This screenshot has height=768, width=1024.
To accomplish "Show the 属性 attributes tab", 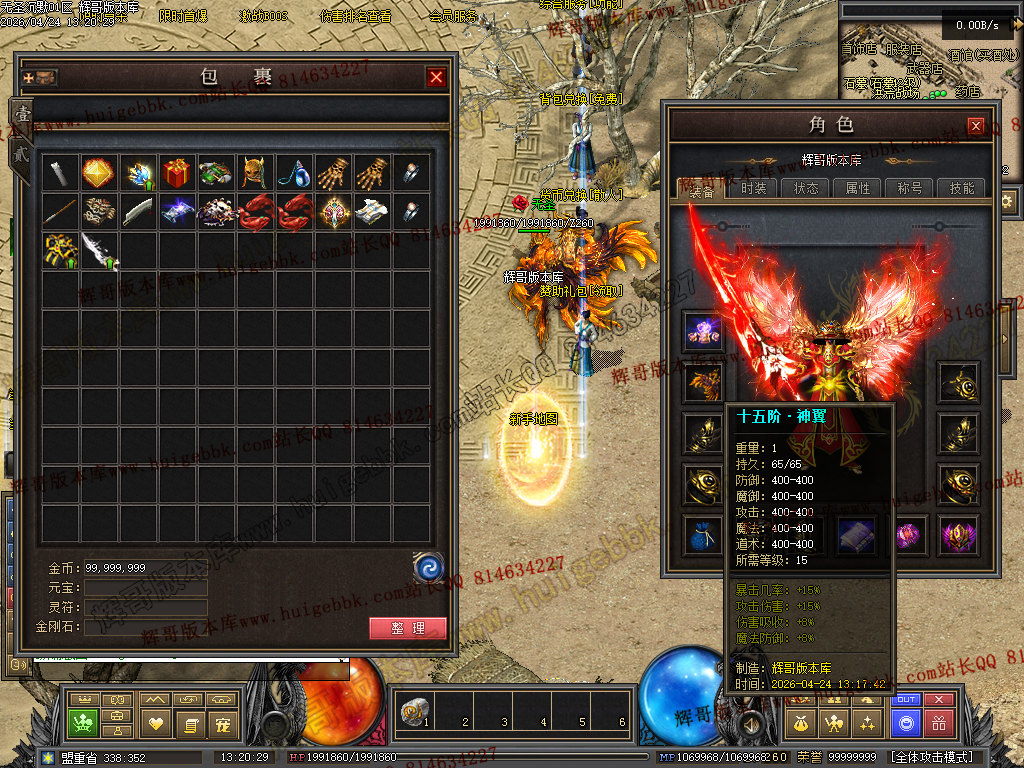I will 858,188.
